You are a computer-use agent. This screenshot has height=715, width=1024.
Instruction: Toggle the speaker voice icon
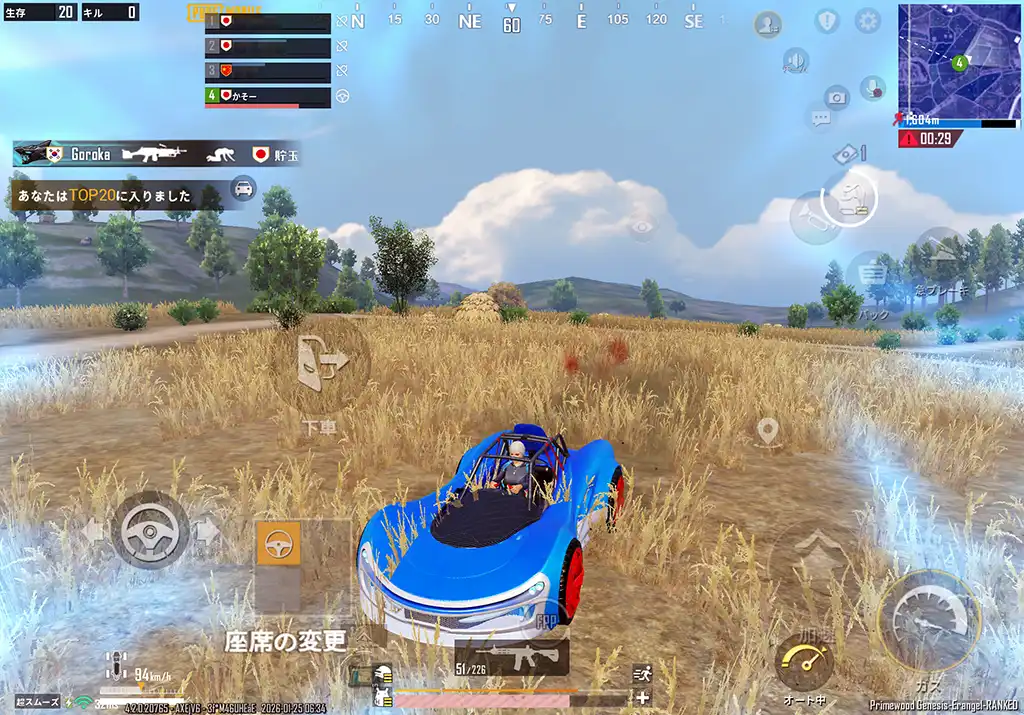click(x=796, y=62)
